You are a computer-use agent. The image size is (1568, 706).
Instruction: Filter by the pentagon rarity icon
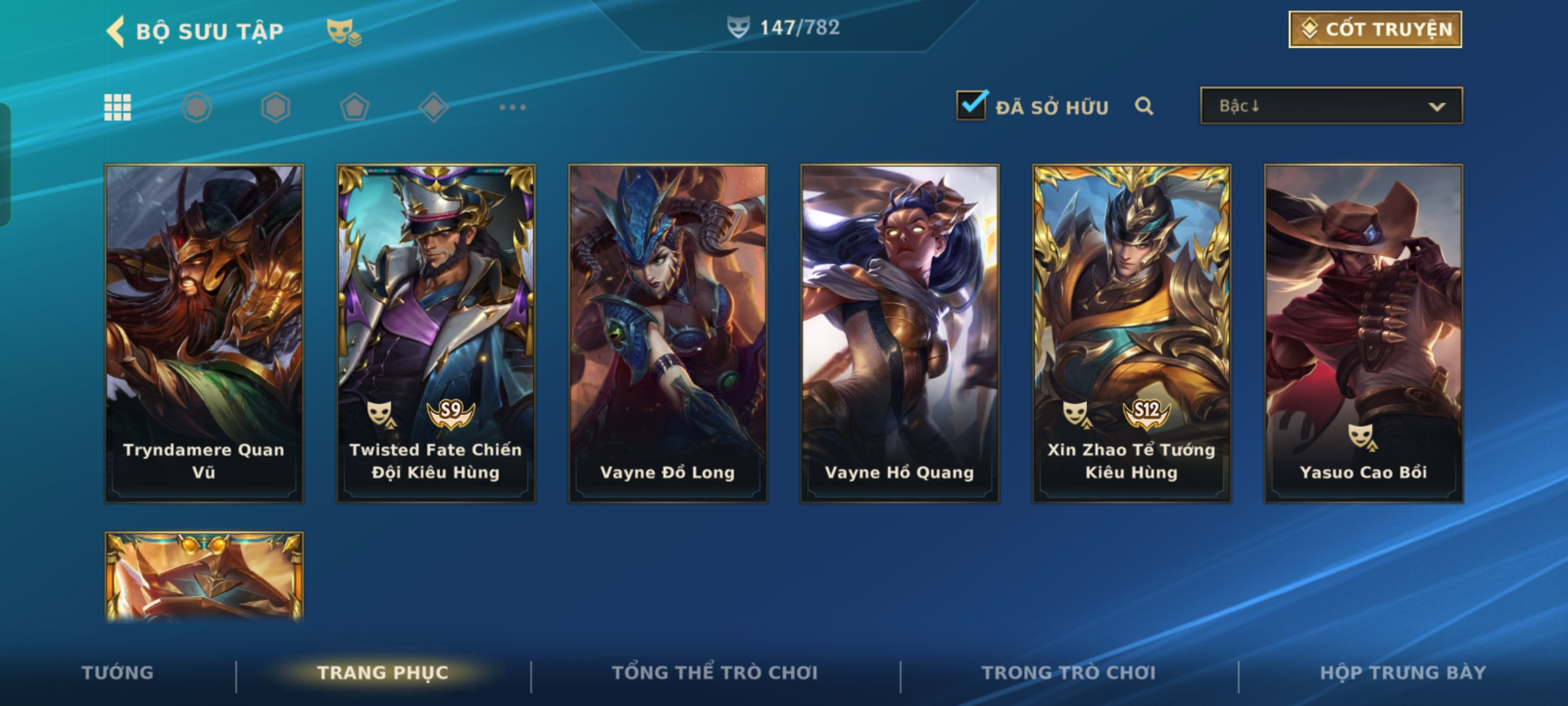354,107
